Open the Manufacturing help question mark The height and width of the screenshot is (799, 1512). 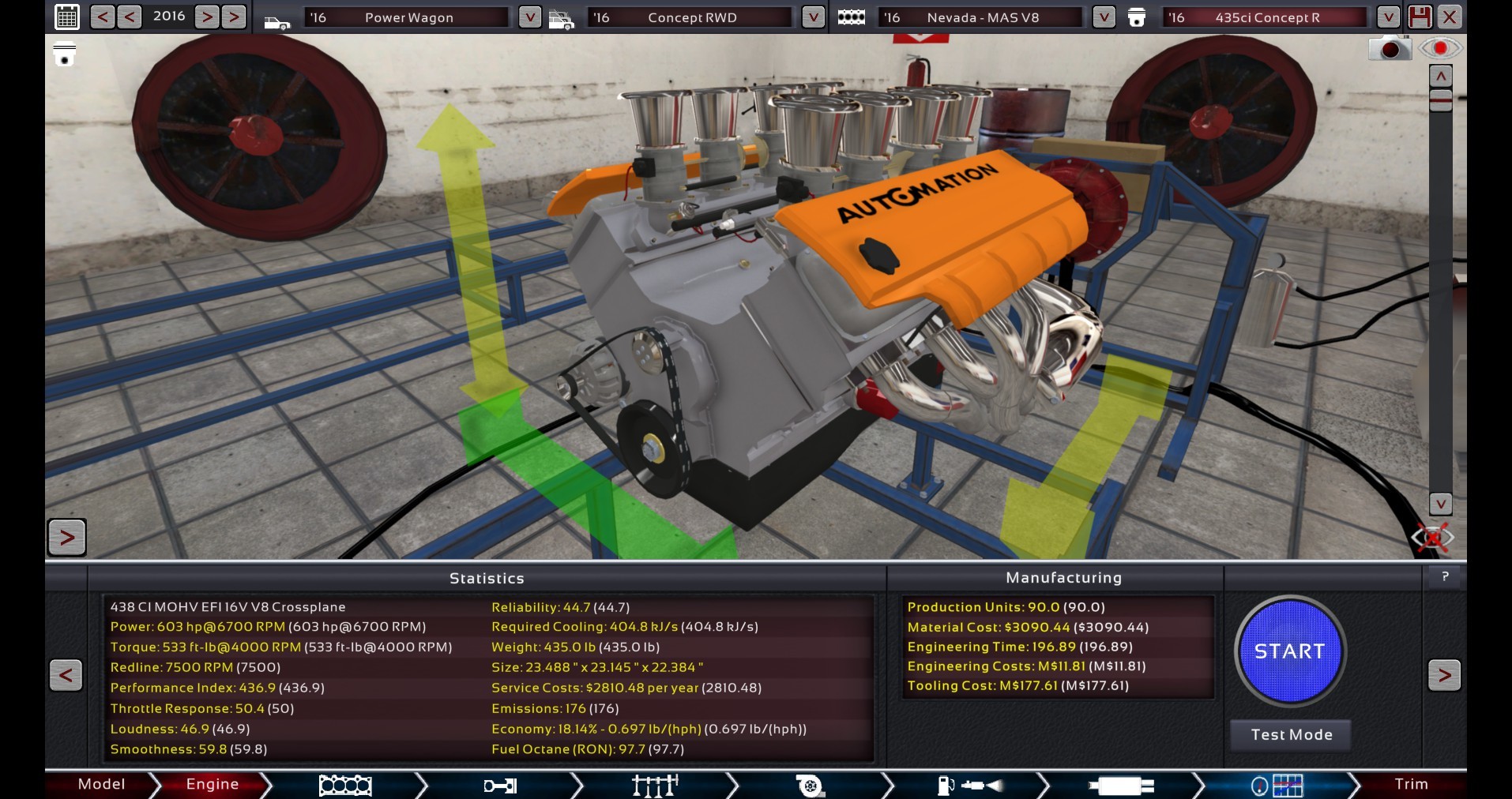[x=1445, y=577]
